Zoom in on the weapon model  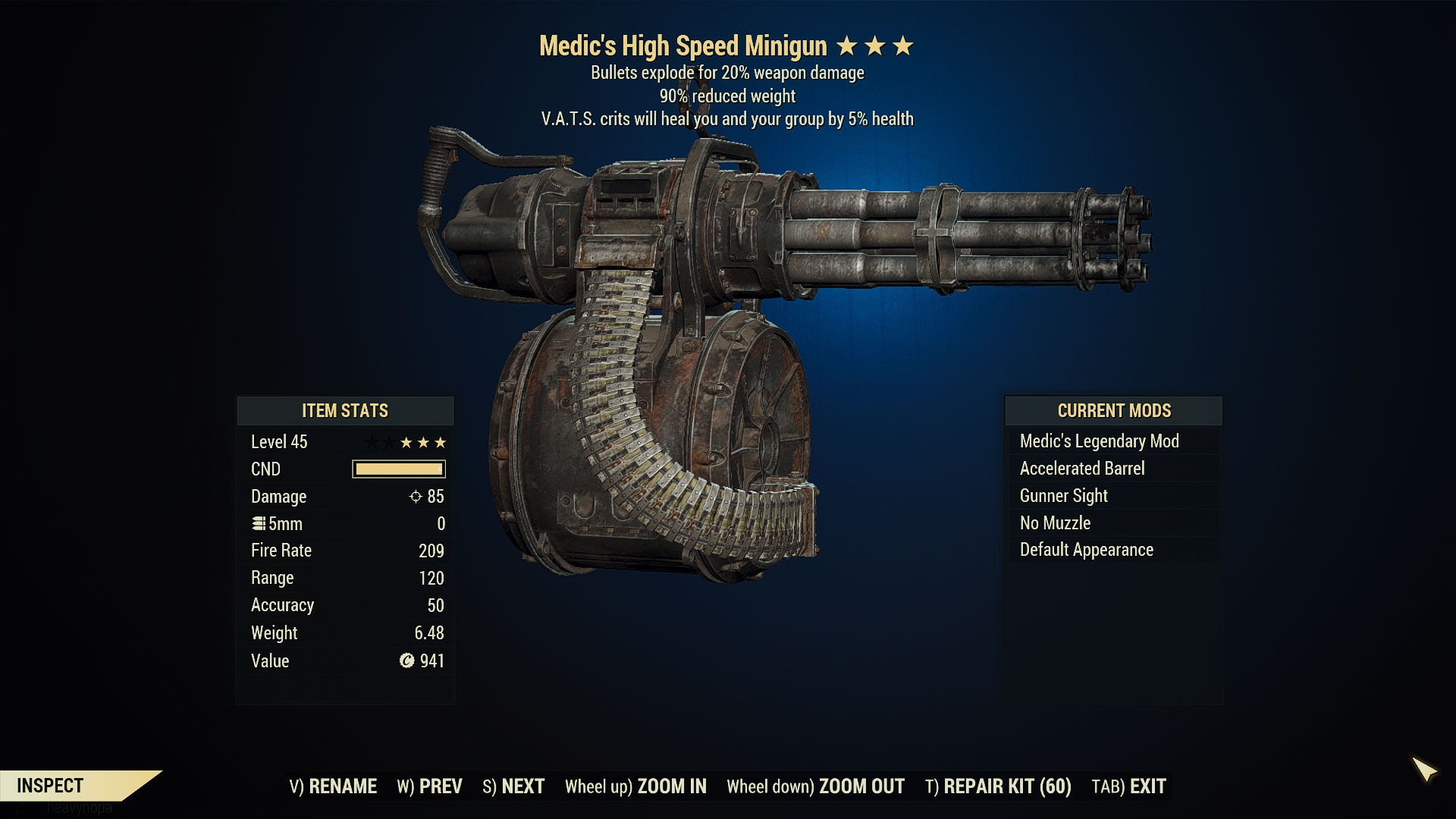[x=635, y=786]
